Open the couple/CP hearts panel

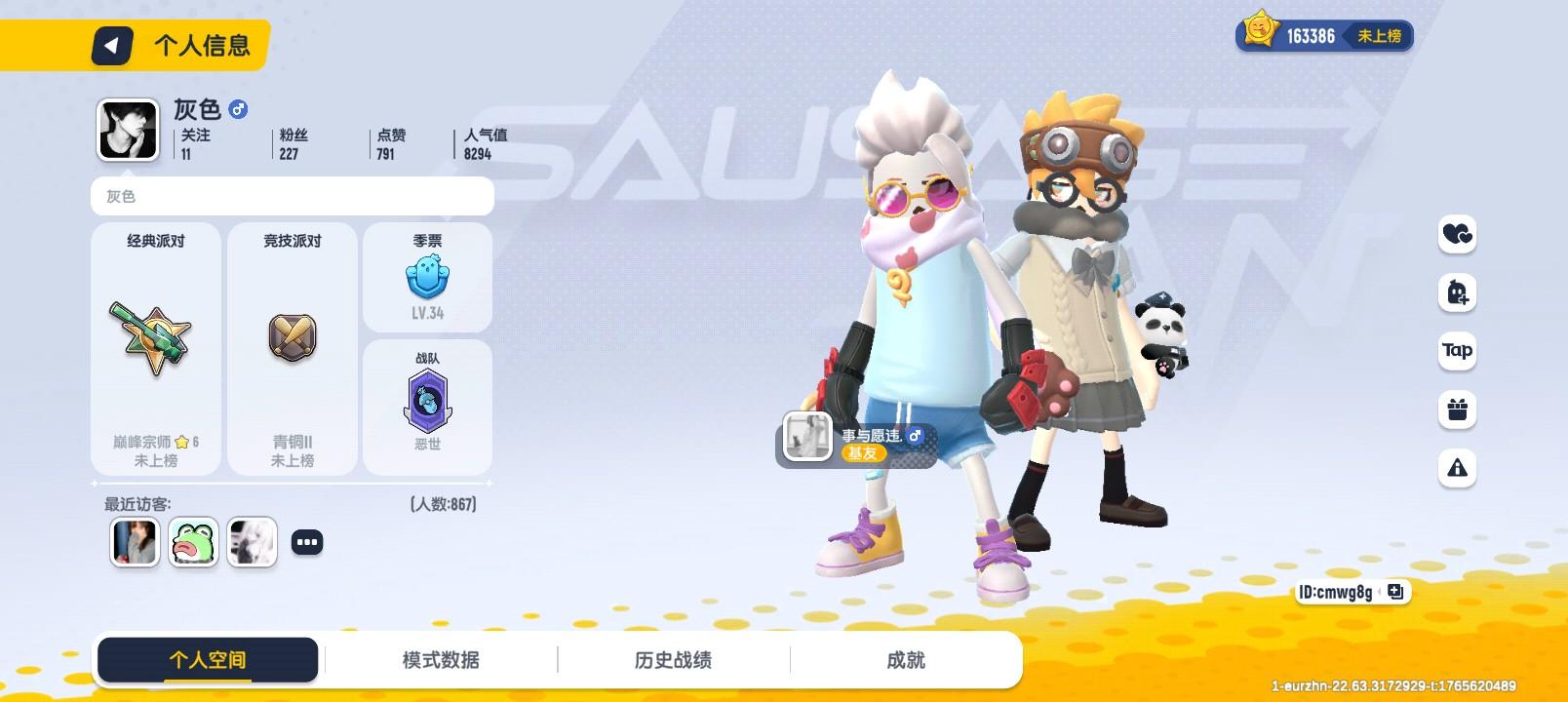(1457, 235)
